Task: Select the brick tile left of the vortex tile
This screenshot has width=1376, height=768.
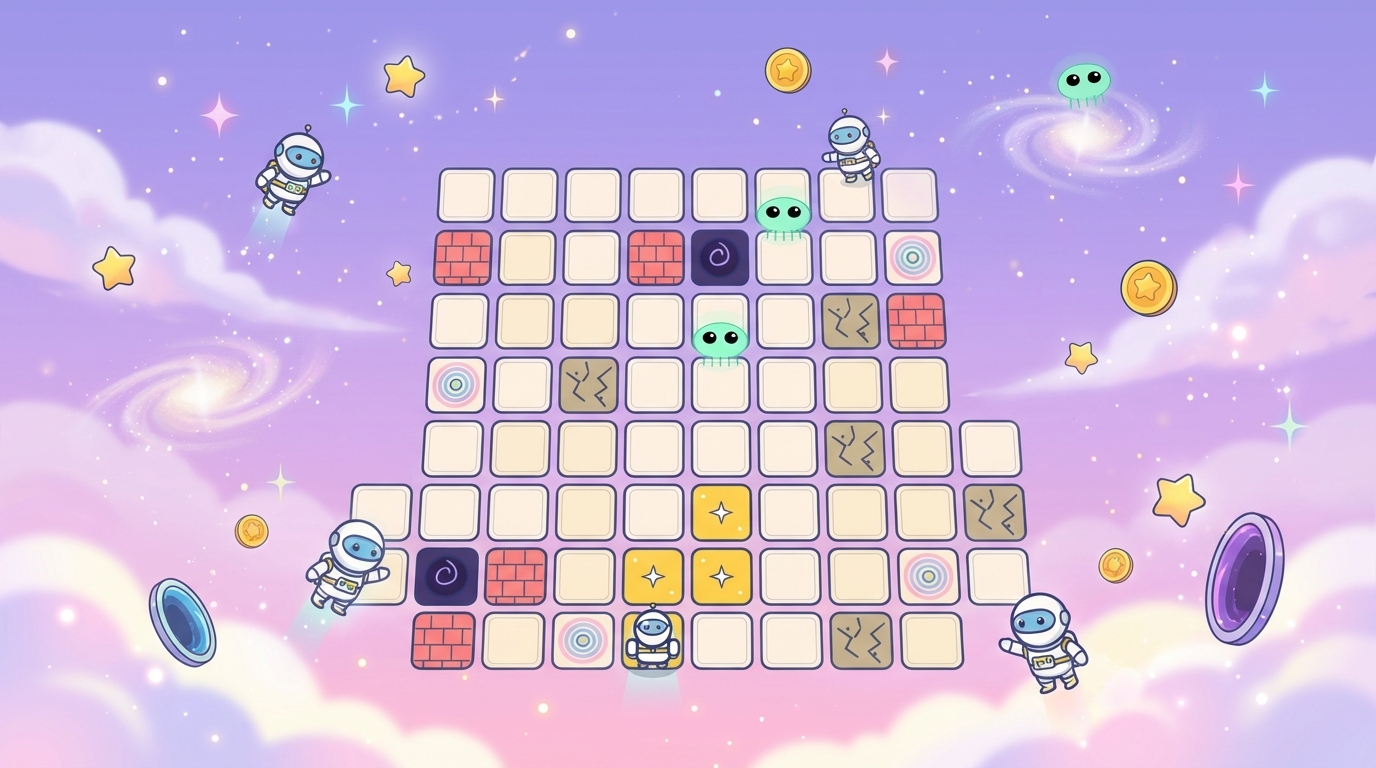Action: tap(655, 258)
